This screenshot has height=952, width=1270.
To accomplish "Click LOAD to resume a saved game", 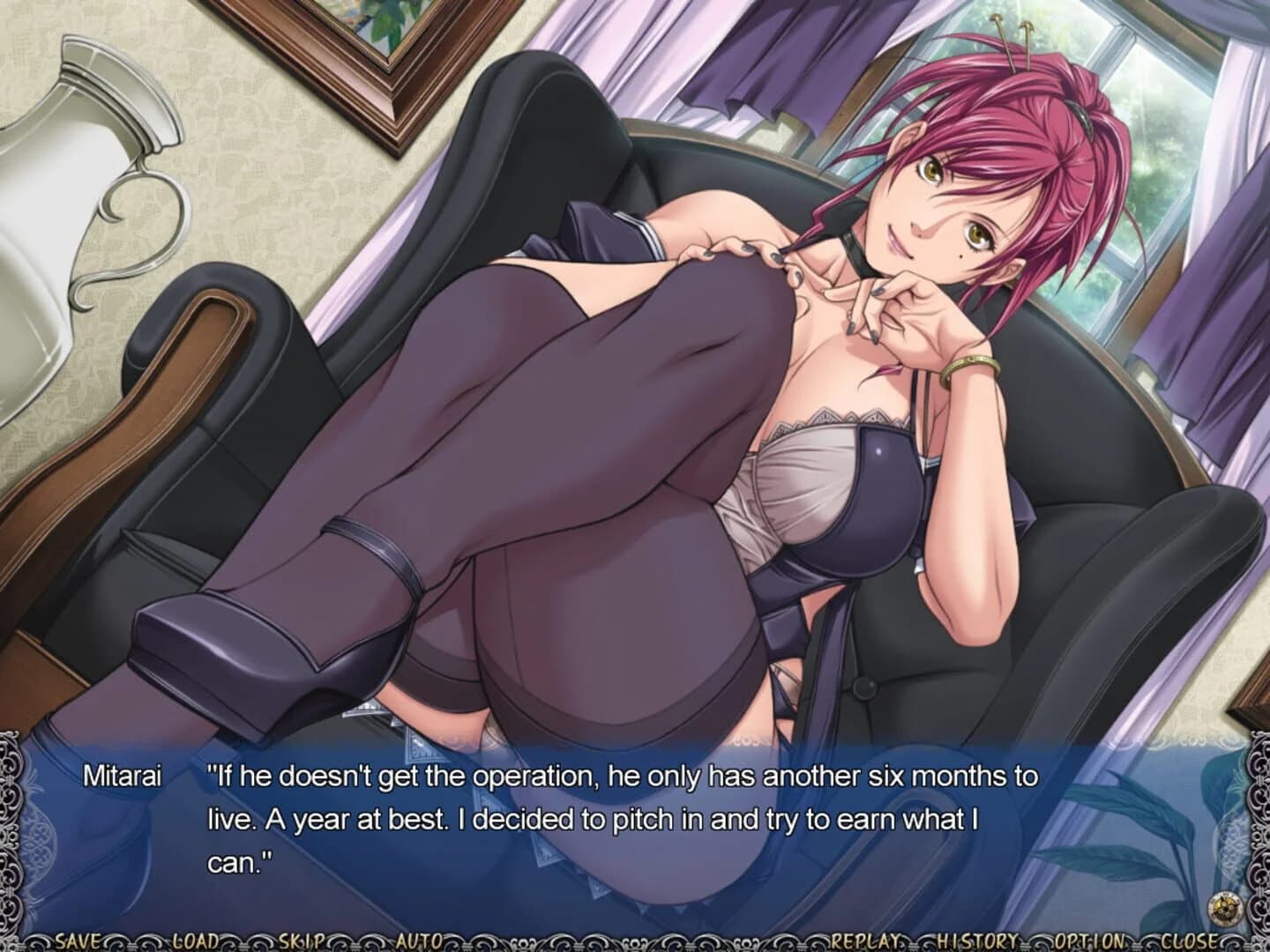I will pos(196,938).
